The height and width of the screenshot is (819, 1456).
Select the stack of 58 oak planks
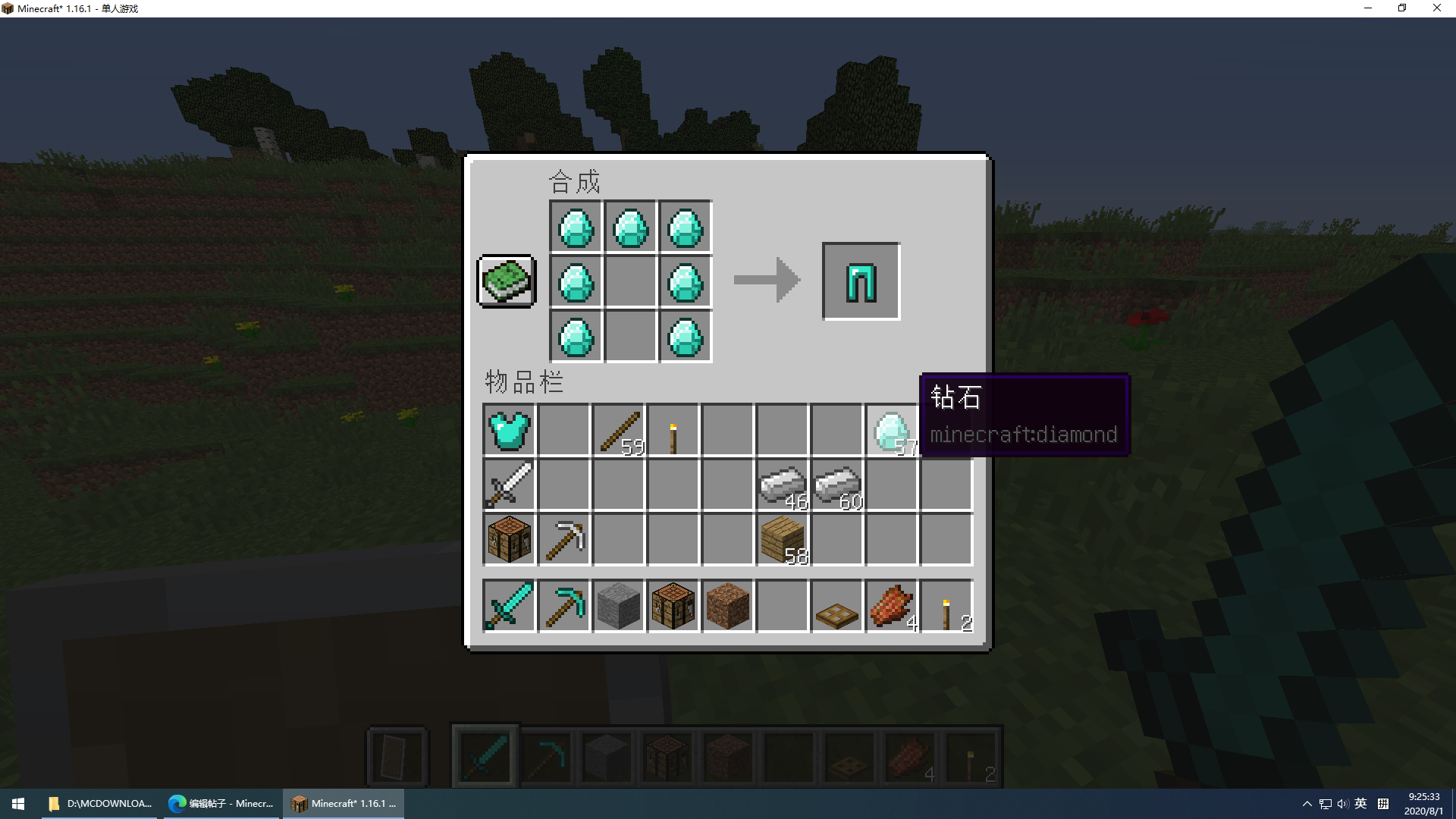pyautogui.click(x=782, y=540)
